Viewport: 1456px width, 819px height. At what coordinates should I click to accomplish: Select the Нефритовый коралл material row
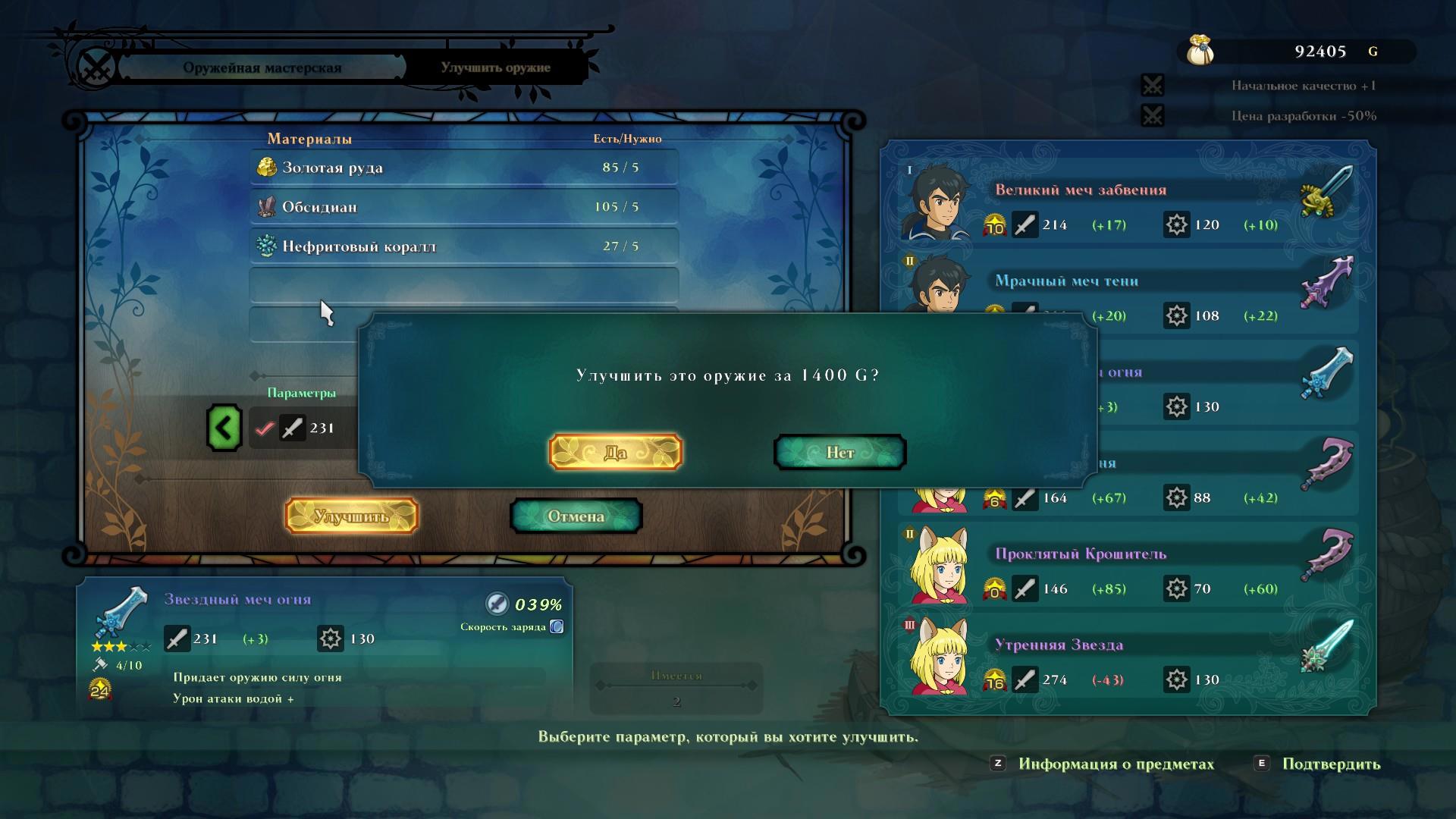(x=463, y=246)
